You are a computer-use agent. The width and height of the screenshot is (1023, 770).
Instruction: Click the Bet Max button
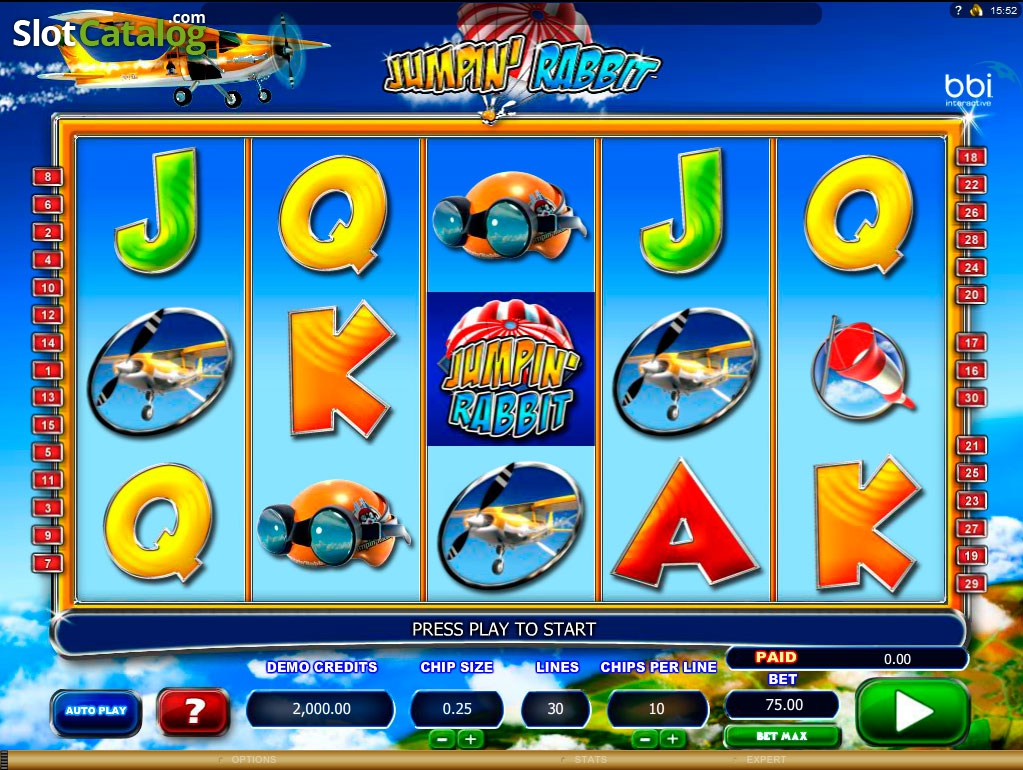[782, 736]
